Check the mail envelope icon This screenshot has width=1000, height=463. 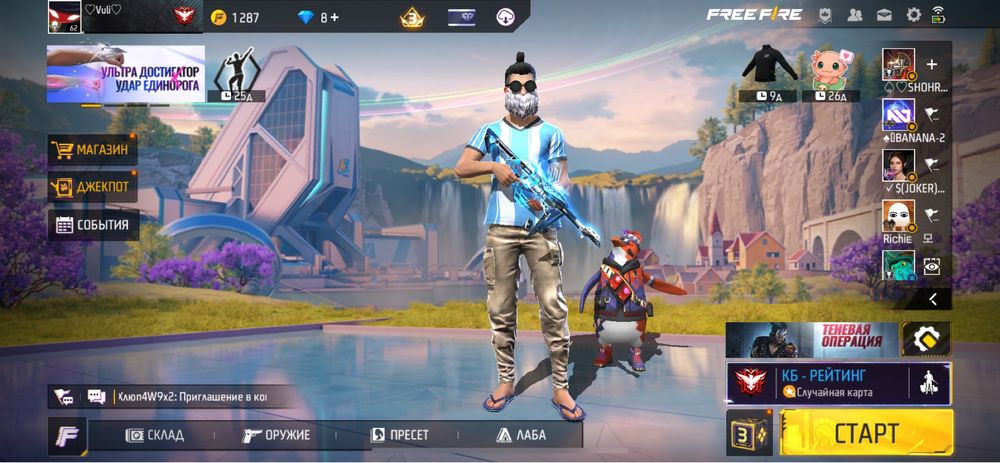[884, 15]
